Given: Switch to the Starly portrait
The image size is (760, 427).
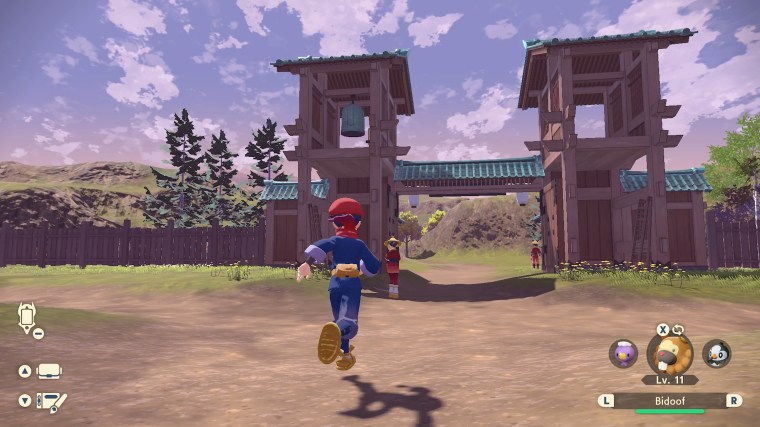Looking at the screenshot, I should pyautogui.click(x=716, y=353).
